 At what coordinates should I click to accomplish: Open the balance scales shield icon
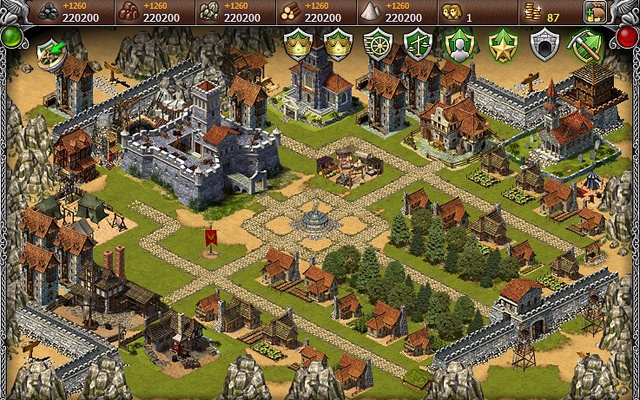point(418,44)
